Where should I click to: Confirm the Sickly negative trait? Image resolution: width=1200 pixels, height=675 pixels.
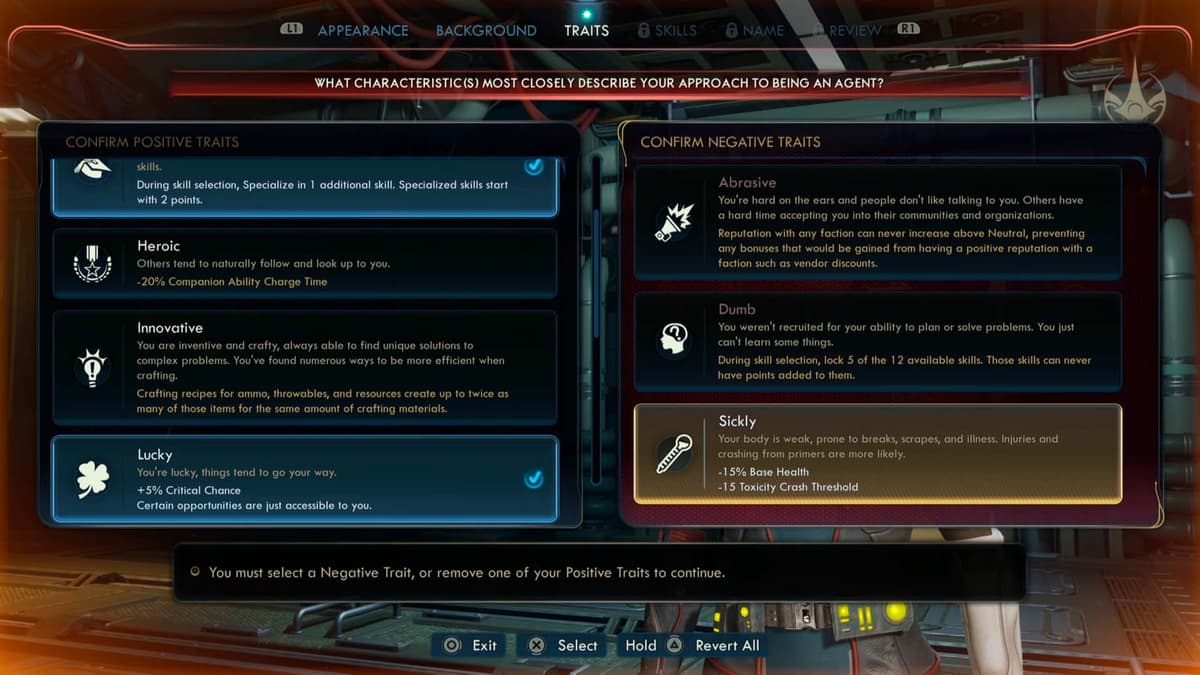tap(878, 453)
